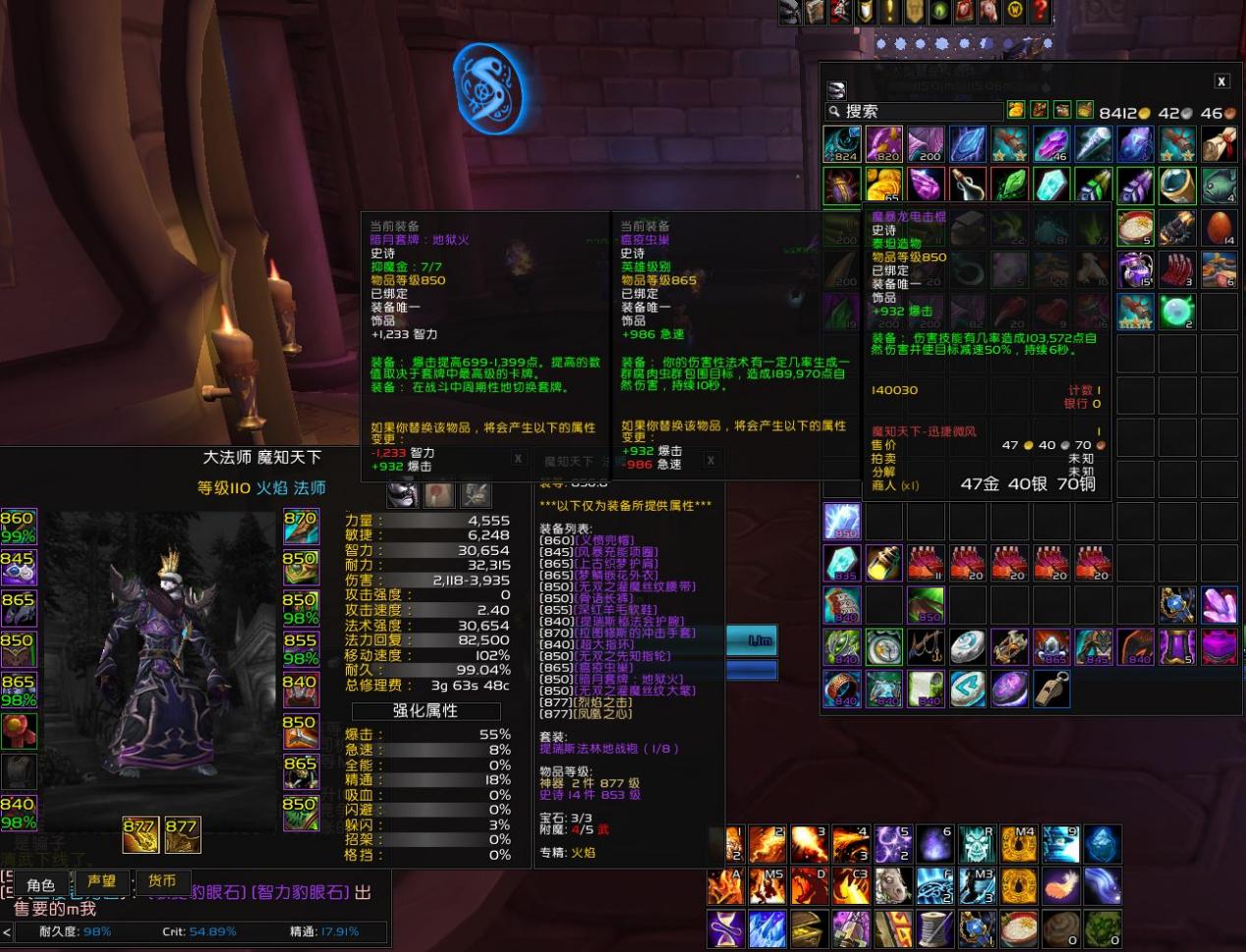Select the brown egg stack of 14

pos(1218,227)
